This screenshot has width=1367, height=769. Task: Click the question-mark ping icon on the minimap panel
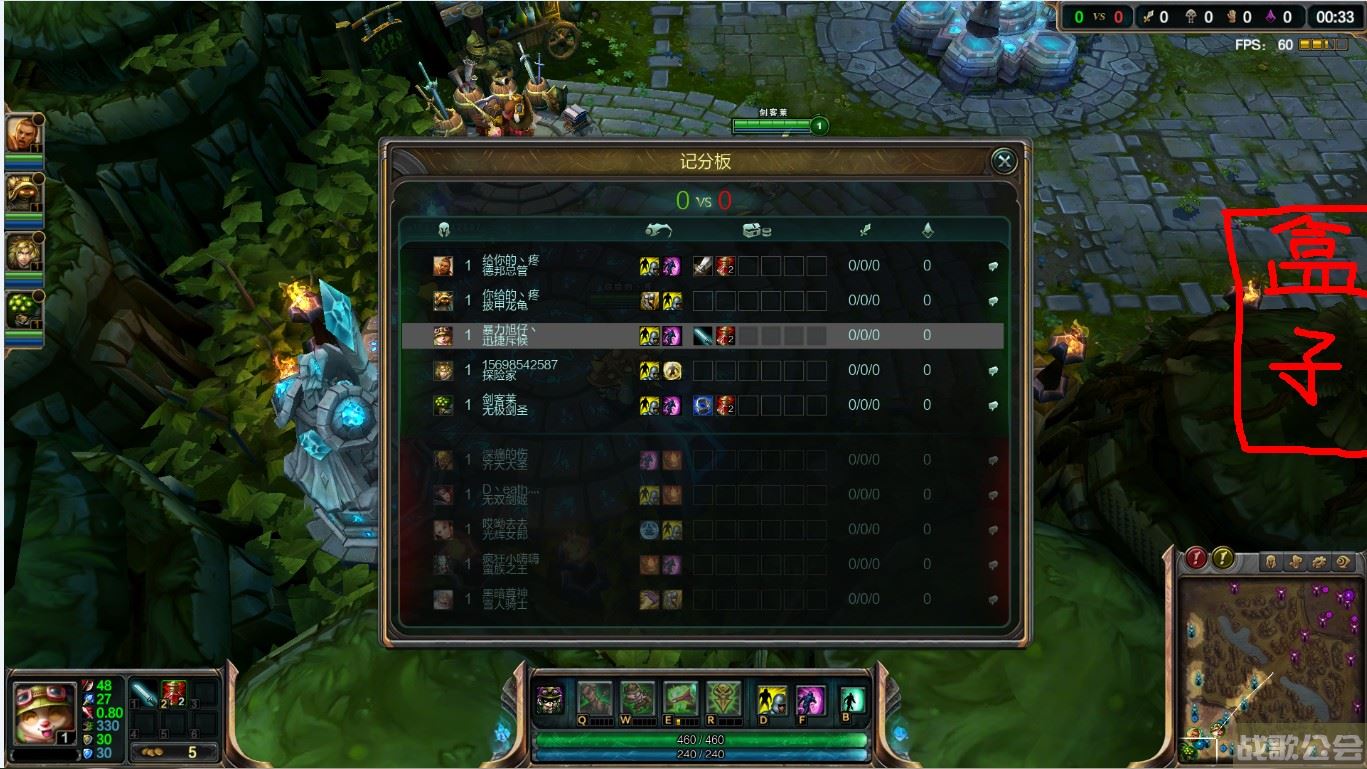pyautogui.click(x=1222, y=560)
